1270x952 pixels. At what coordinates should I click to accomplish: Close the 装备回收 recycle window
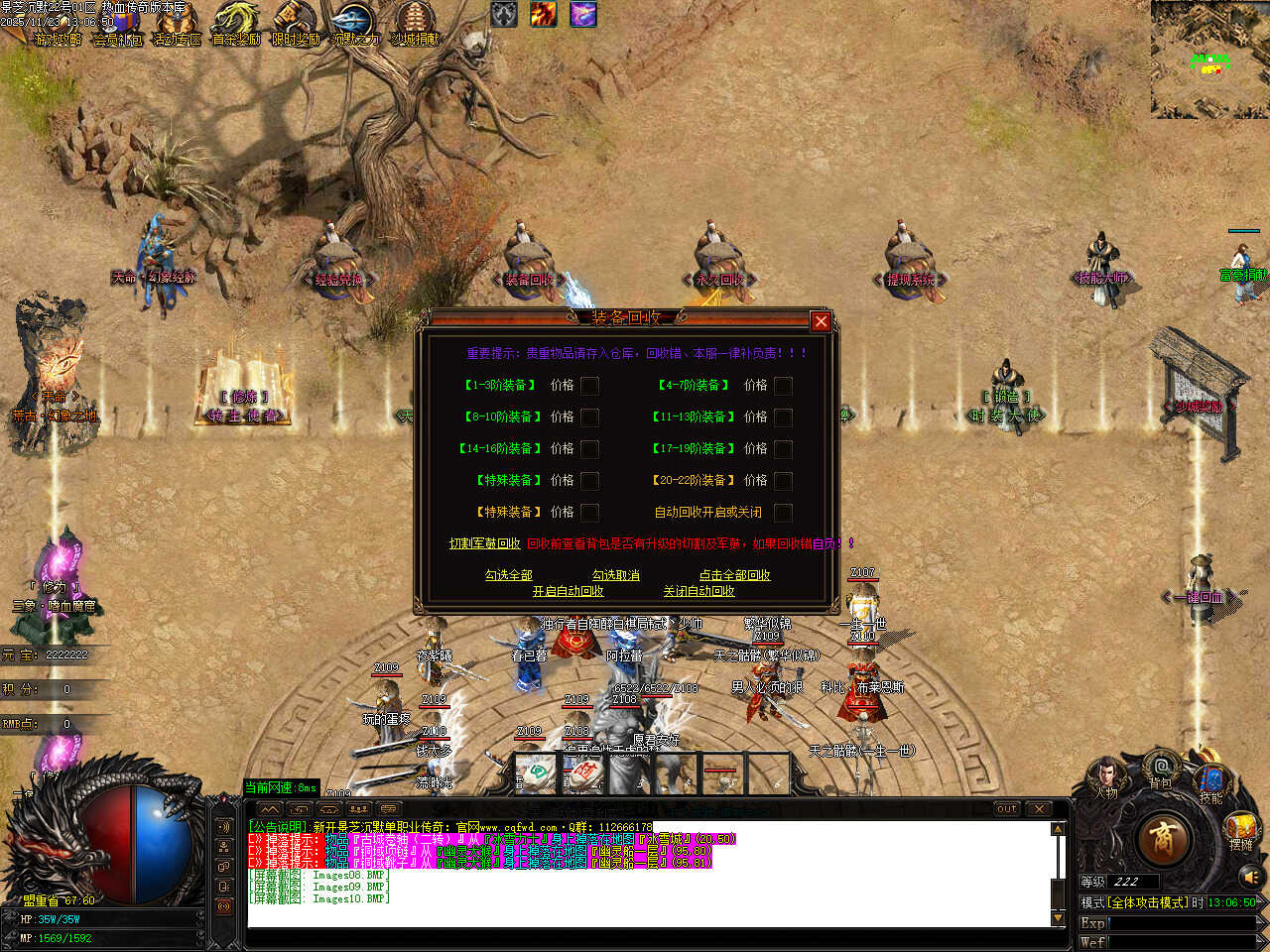pyautogui.click(x=821, y=321)
